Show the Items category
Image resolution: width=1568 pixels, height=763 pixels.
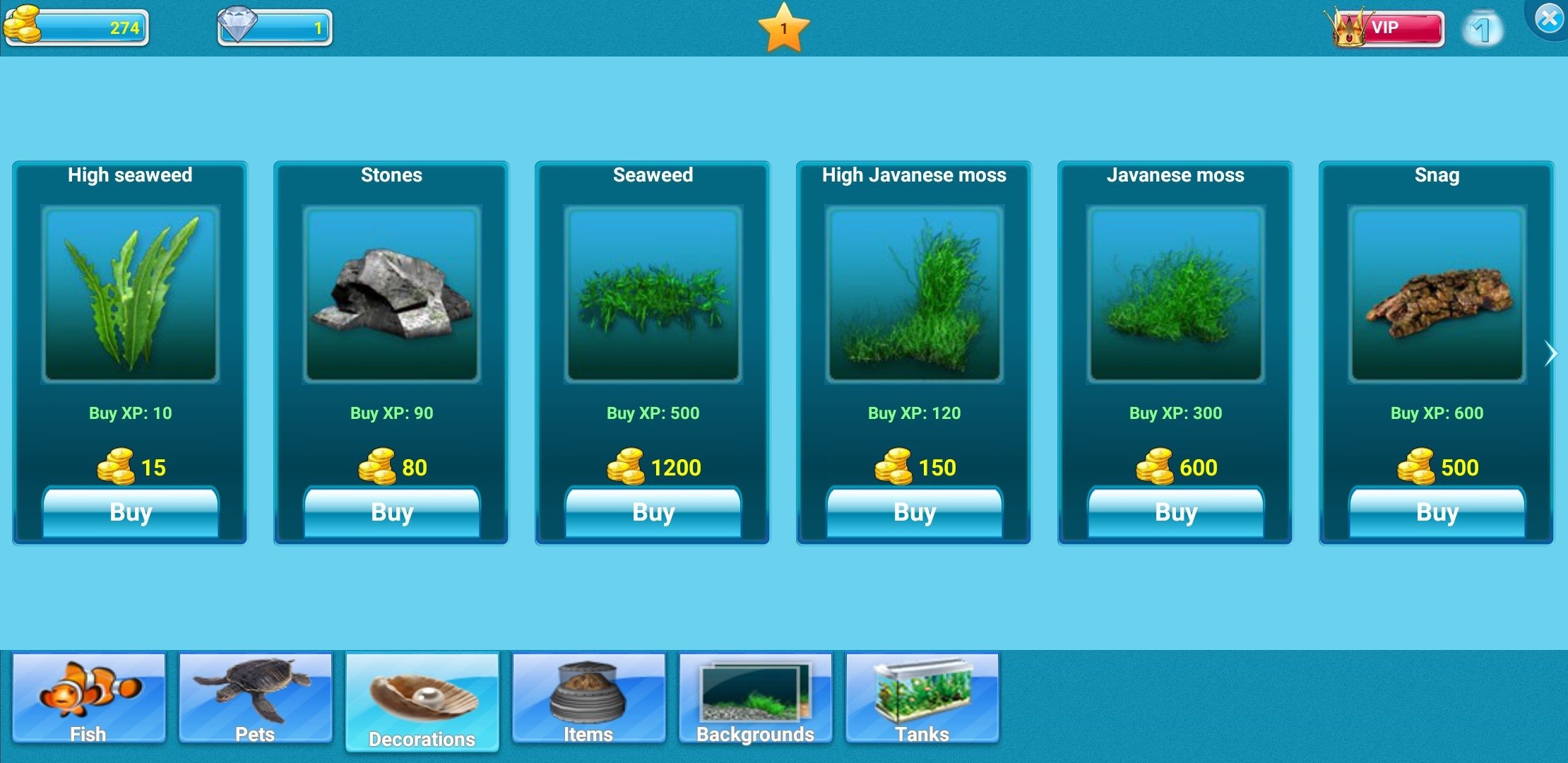click(588, 698)
